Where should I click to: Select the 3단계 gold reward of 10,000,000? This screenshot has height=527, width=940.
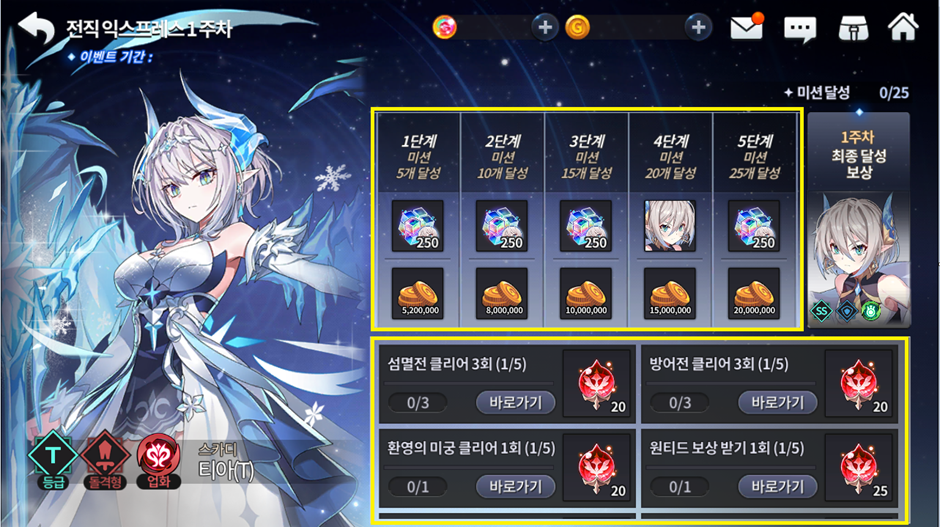point(586,293)
